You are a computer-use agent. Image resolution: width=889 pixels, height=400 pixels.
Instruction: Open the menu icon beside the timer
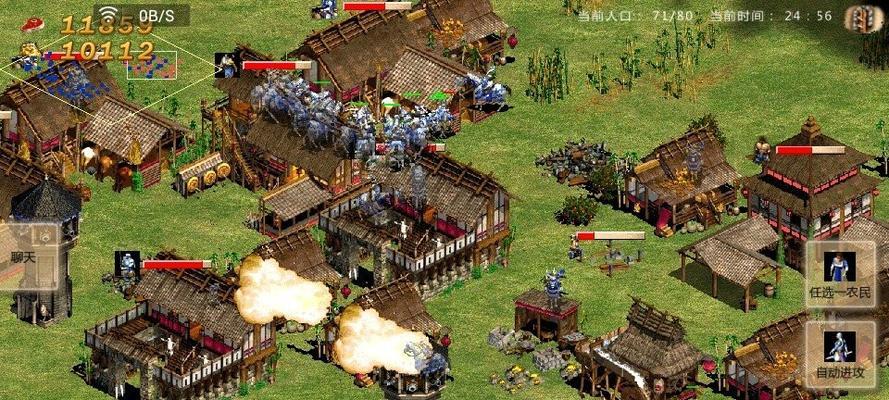click(860, 17)
